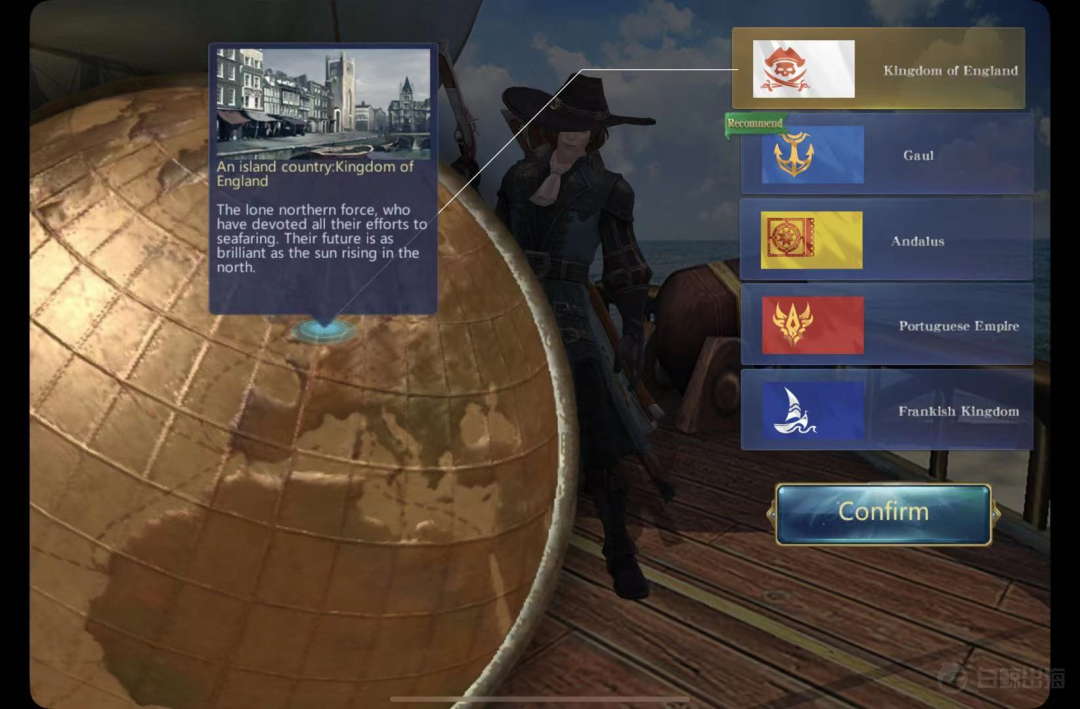Pick the Andalus nation entry
This screenshot has width=1080, height=709.
pos(886,240)
